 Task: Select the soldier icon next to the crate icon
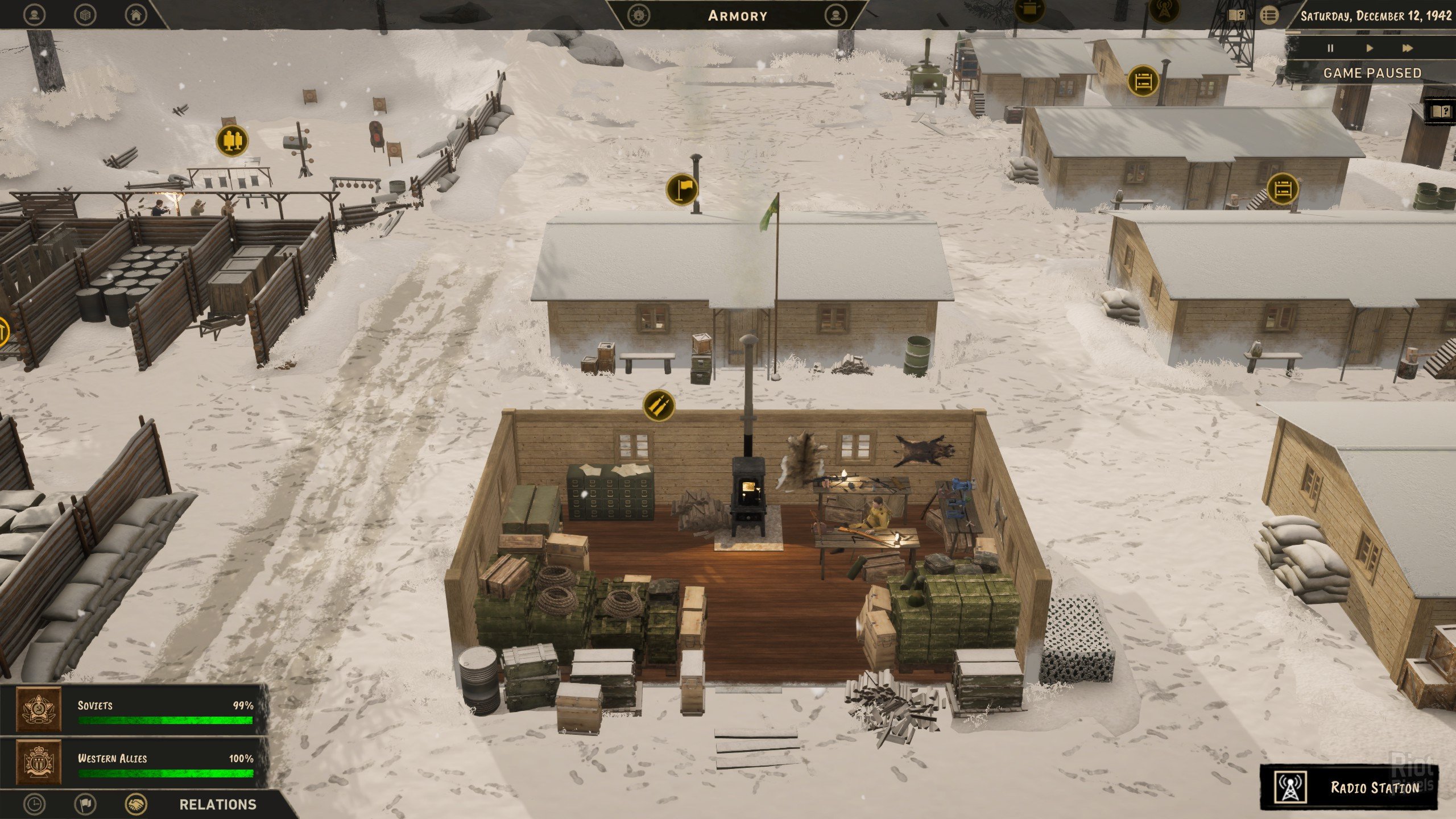tap(36, 15)
